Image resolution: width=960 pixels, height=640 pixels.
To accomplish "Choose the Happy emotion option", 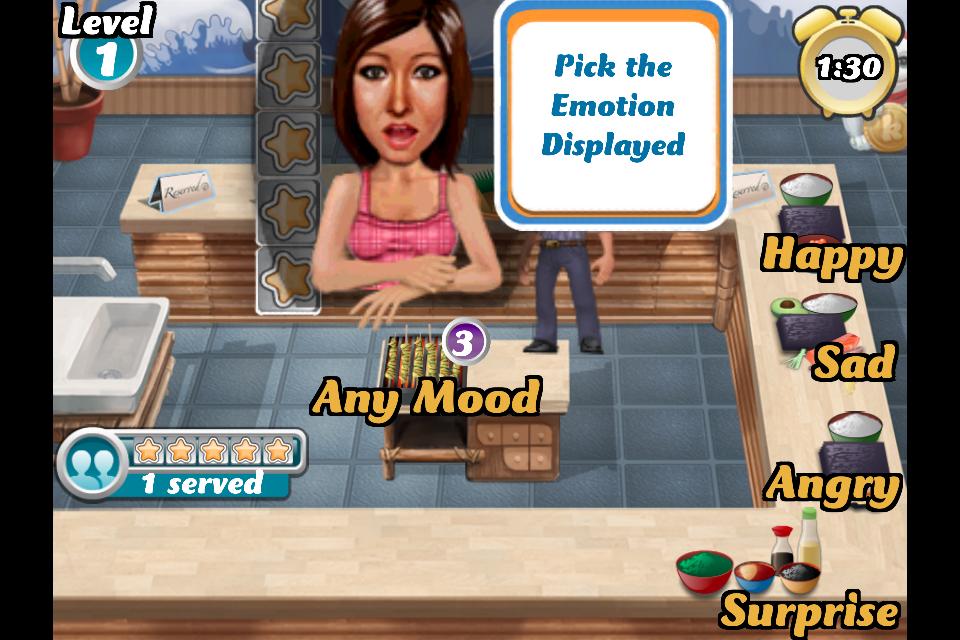I will [x=832, y=256].
